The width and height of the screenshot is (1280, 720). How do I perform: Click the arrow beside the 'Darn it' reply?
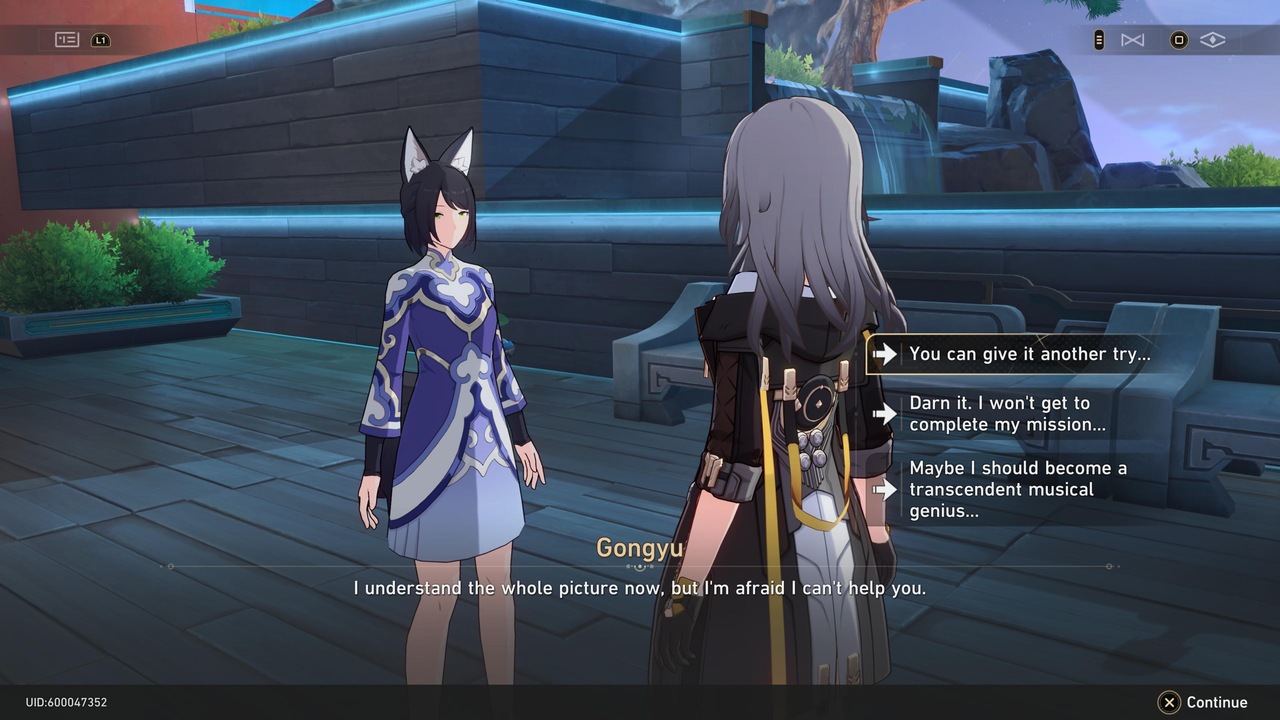coord(886,414)
